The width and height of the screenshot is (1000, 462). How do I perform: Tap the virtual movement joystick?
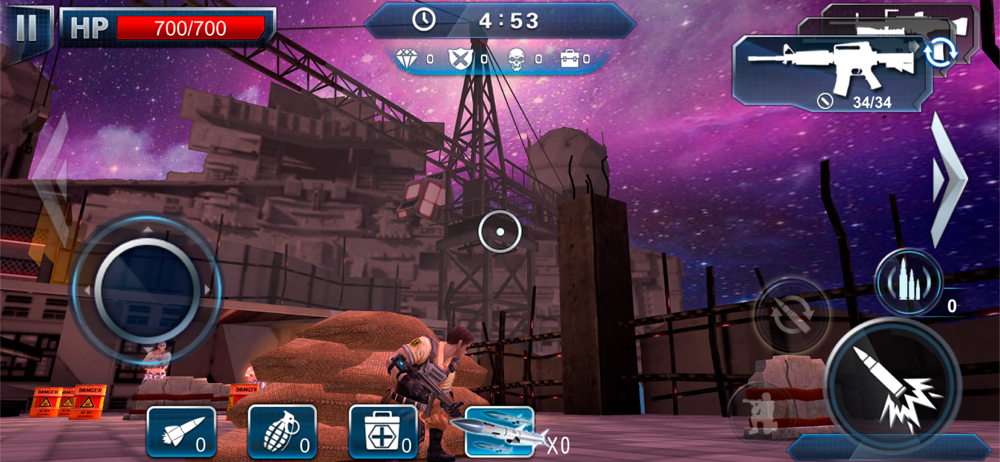pos(146,288)
